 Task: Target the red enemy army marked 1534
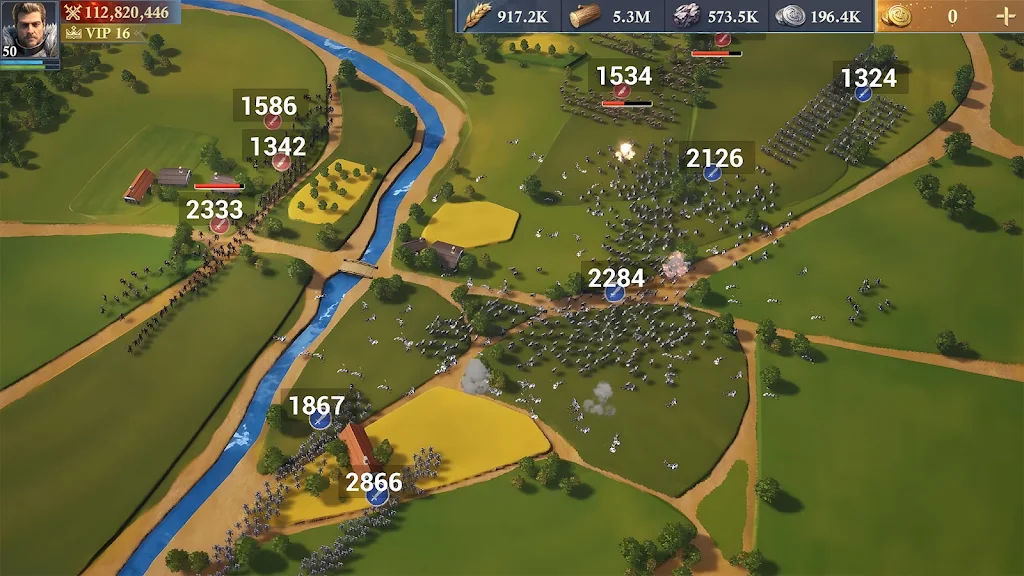click(x=621, y=92)
